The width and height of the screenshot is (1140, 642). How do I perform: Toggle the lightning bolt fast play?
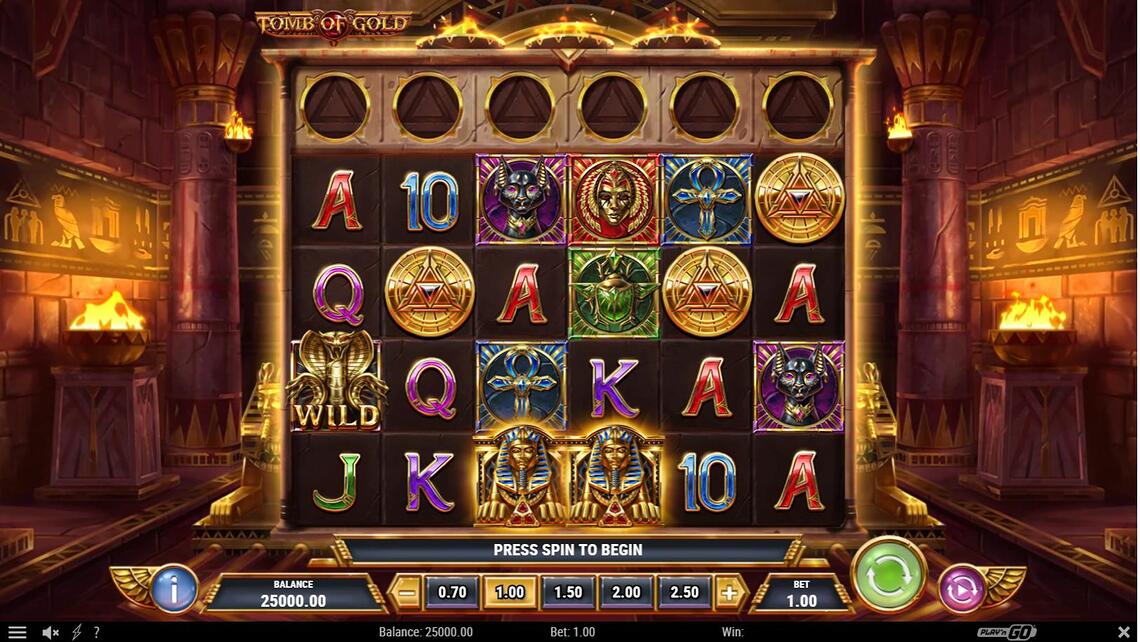click(75, 632)
